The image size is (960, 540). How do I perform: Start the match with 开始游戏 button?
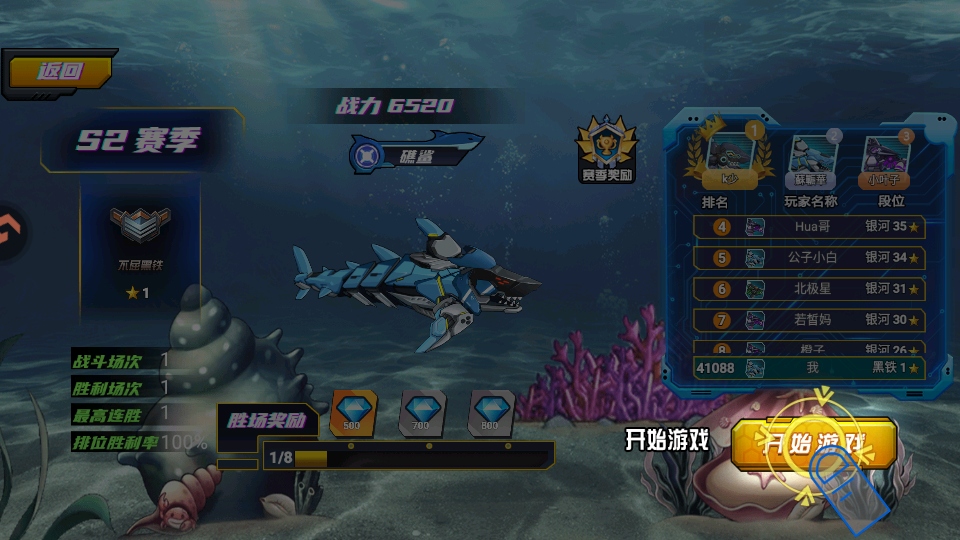click(x=813, y=443)
